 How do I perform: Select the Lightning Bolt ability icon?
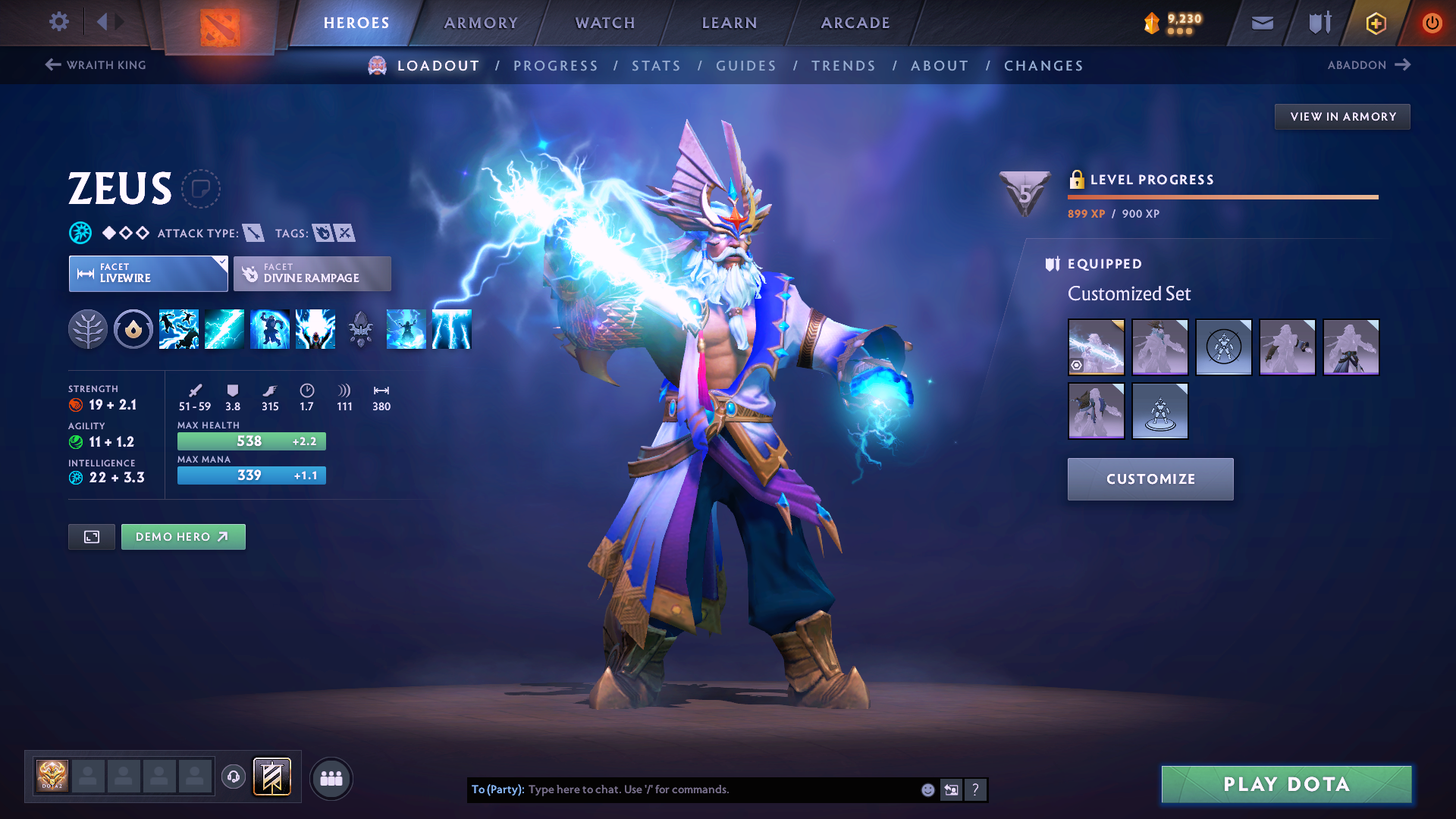click(224, 329)
